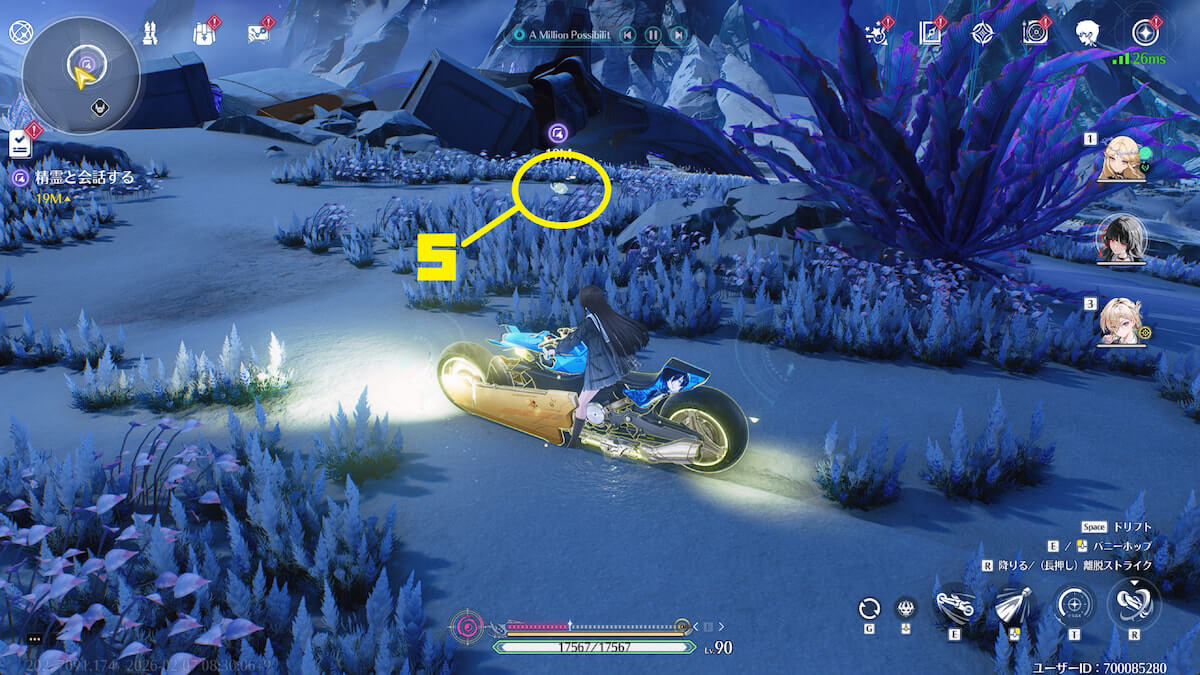This screenshot has width=1200, height=675.
Task: Pause the A Million Possibilit track
Action: (652, 35)
